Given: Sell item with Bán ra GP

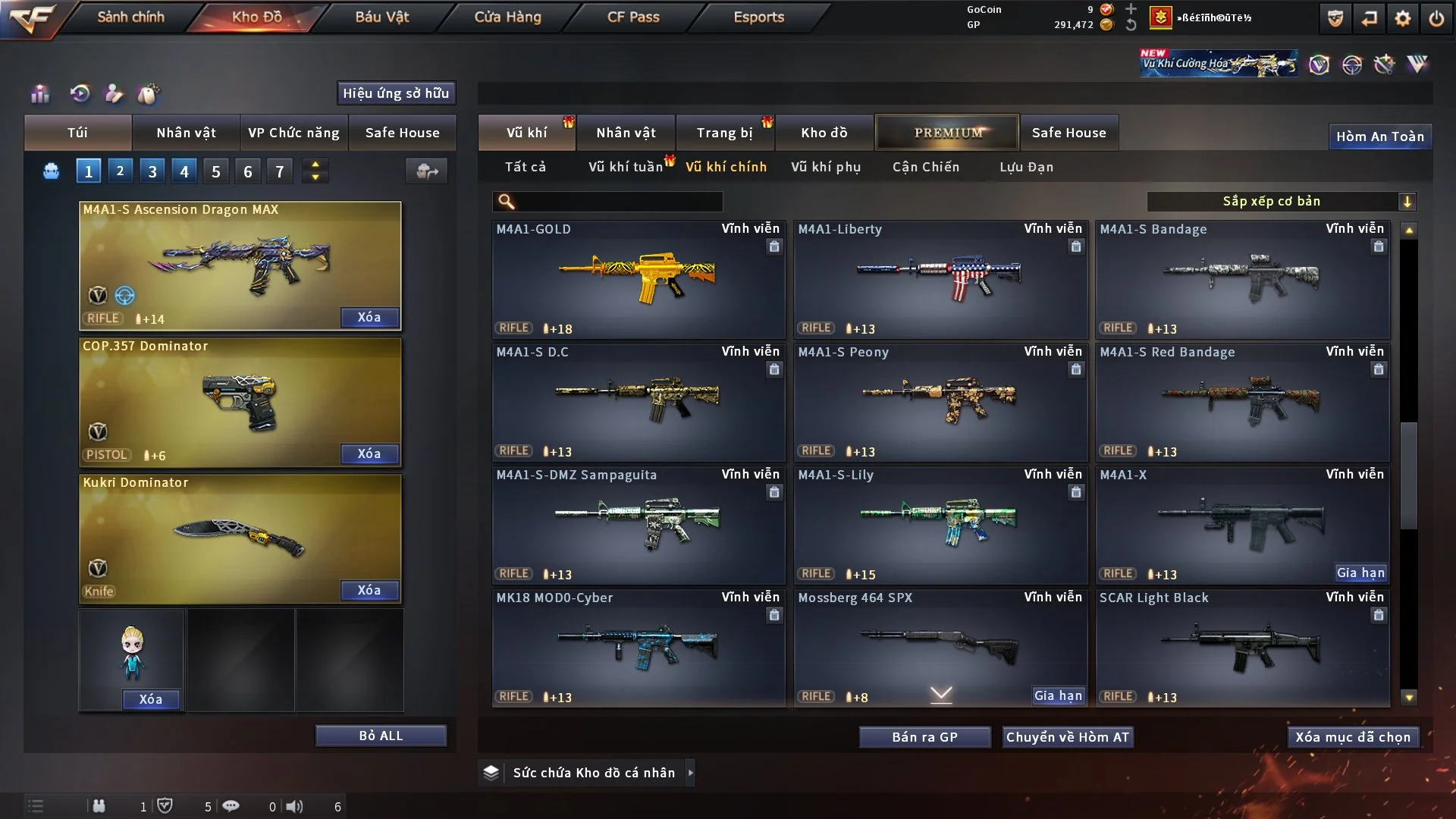Looking at the screenshot, I should [x=924, y=737].
